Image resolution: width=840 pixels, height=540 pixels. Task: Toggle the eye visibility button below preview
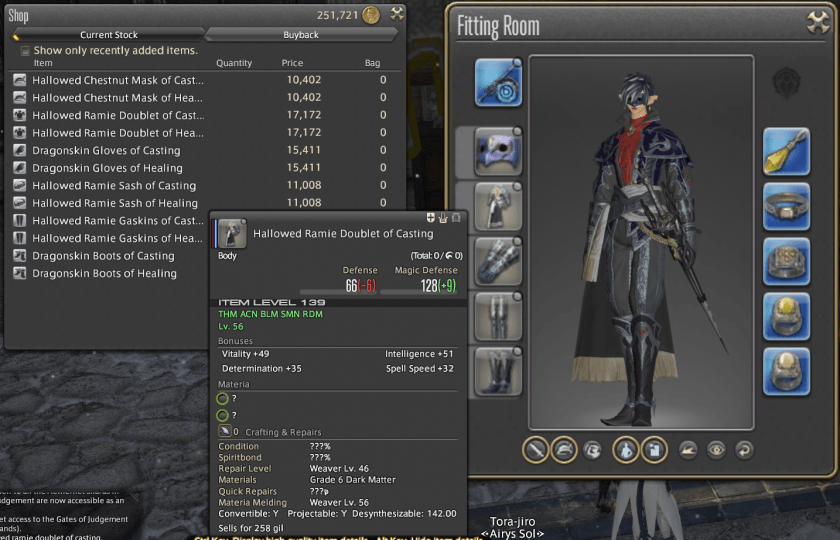coord(715,450)
